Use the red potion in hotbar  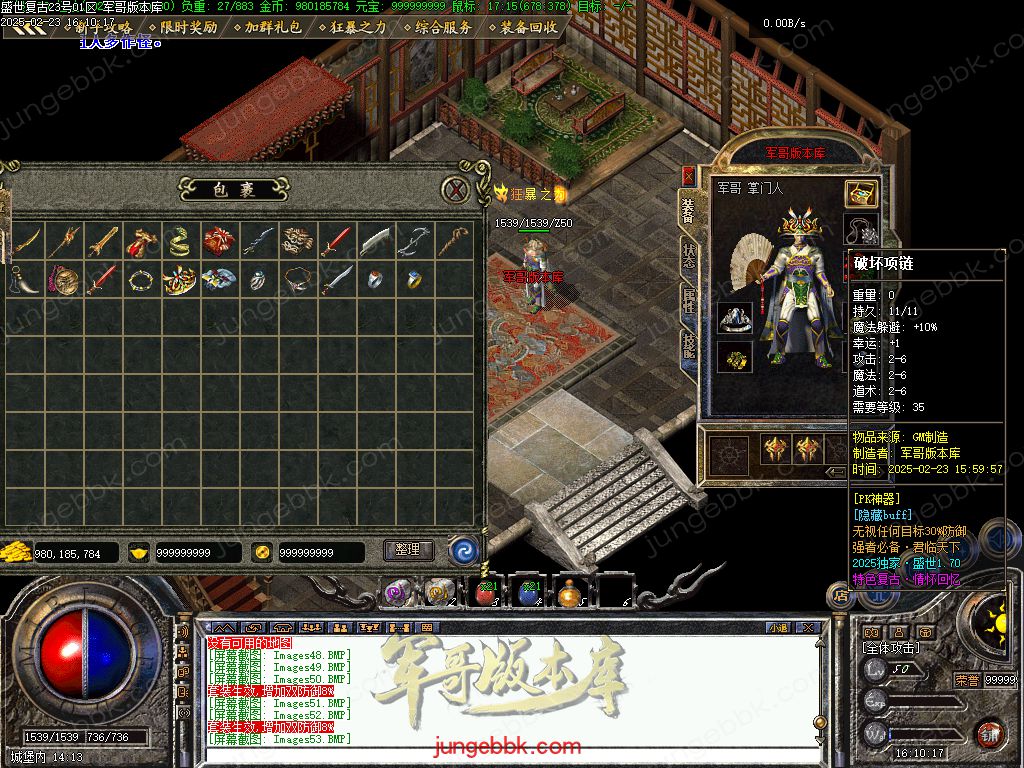pos(488,591)
